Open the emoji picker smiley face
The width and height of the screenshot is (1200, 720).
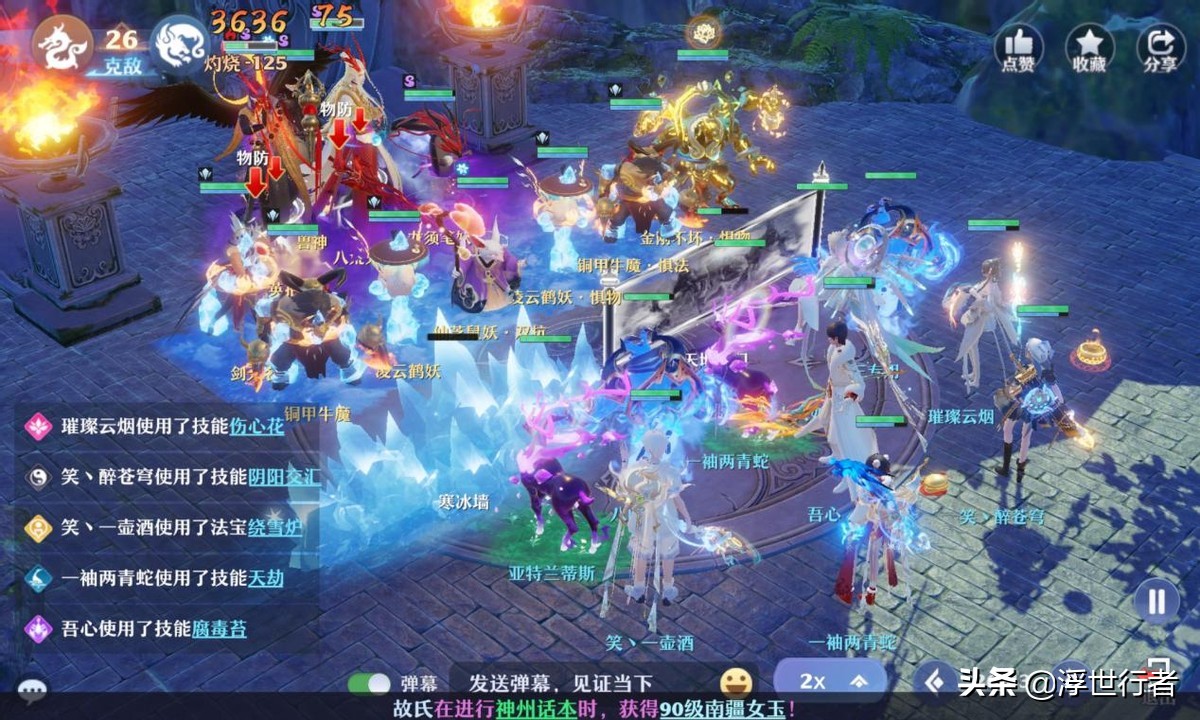(x=736, y=682)
